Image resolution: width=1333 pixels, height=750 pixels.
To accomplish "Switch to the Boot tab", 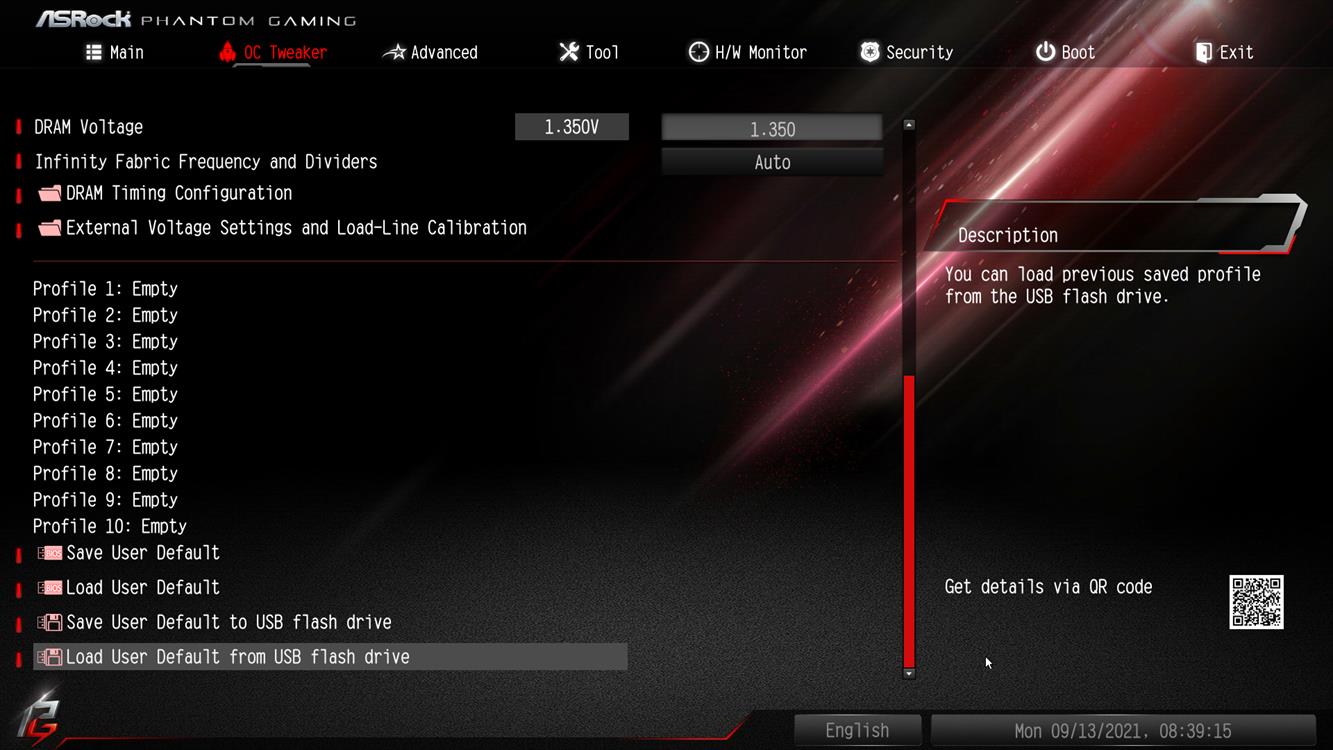I will (1065, 52).
